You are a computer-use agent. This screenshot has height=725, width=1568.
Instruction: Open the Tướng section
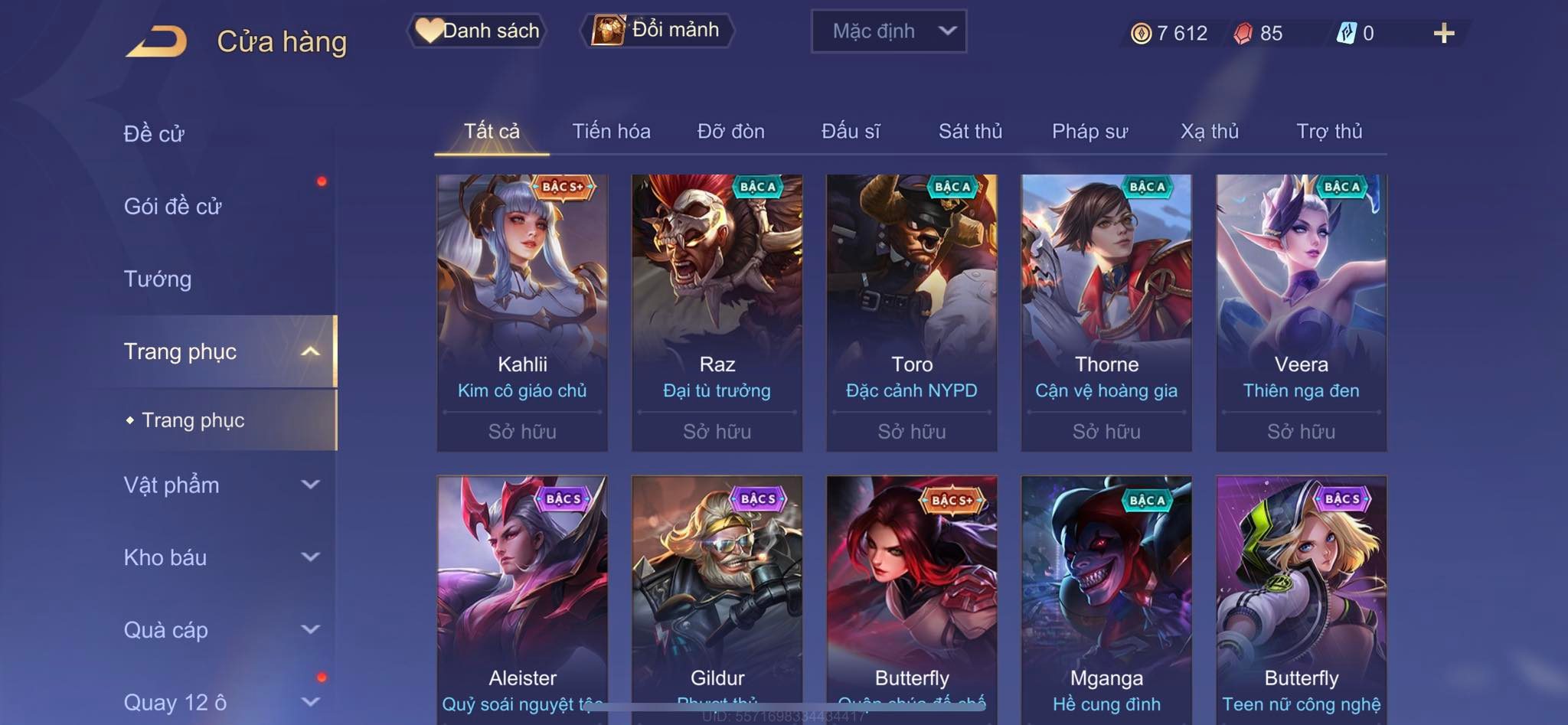click(158, 279)
